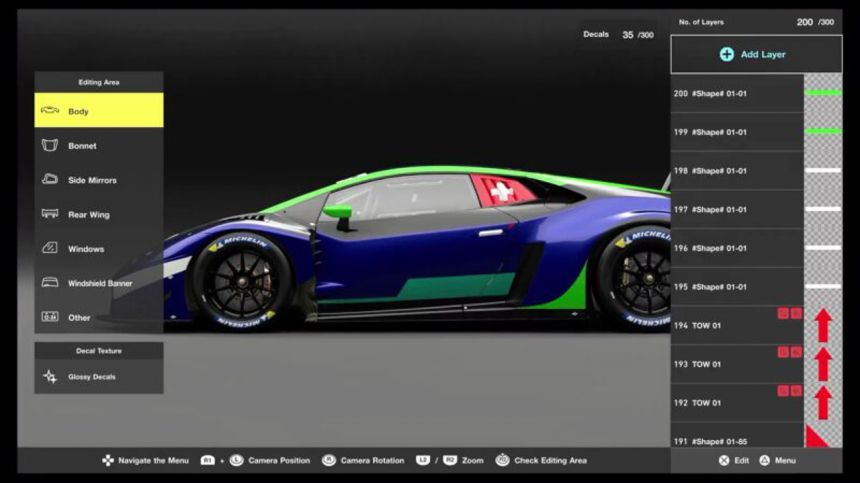Screen dimensions: 860x483
Task: Select layer 198 in the layer list
Action: pyautogui.click(x=737, y=171)
